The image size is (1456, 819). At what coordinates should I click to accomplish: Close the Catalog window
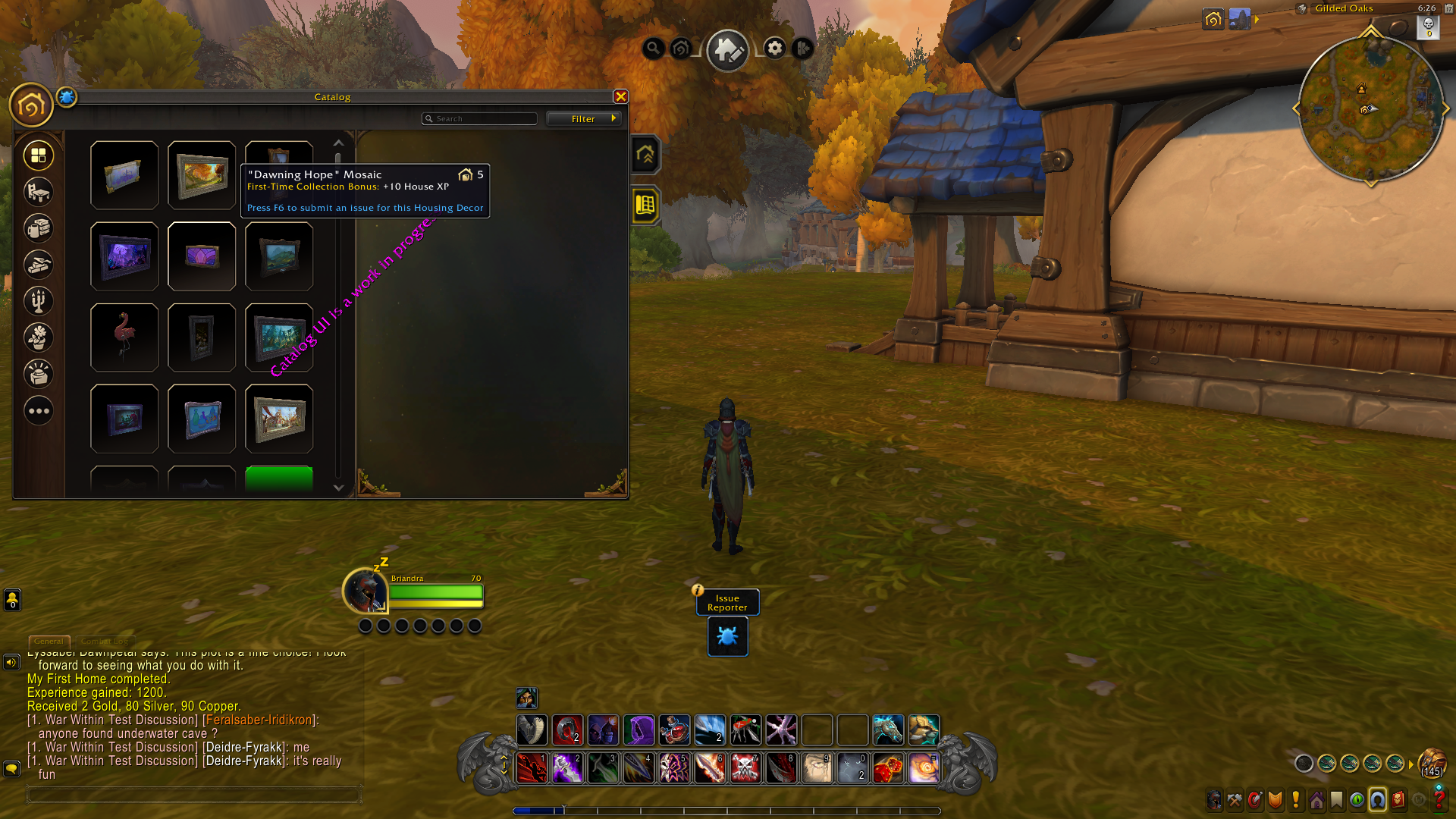pyautogui.click(x=620, y=96)
